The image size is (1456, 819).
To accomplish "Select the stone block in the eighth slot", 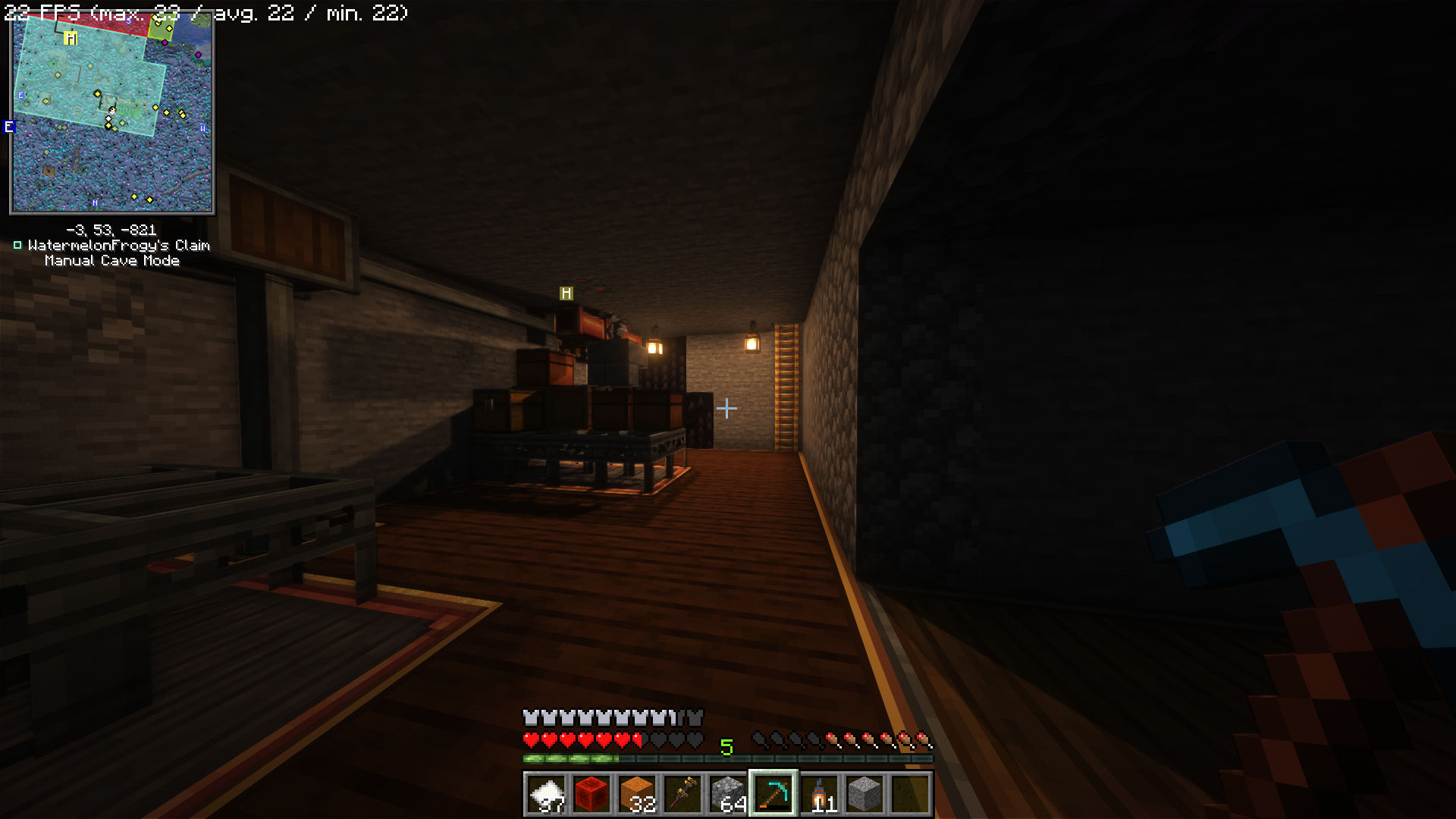I will click(x=864, y=793).
